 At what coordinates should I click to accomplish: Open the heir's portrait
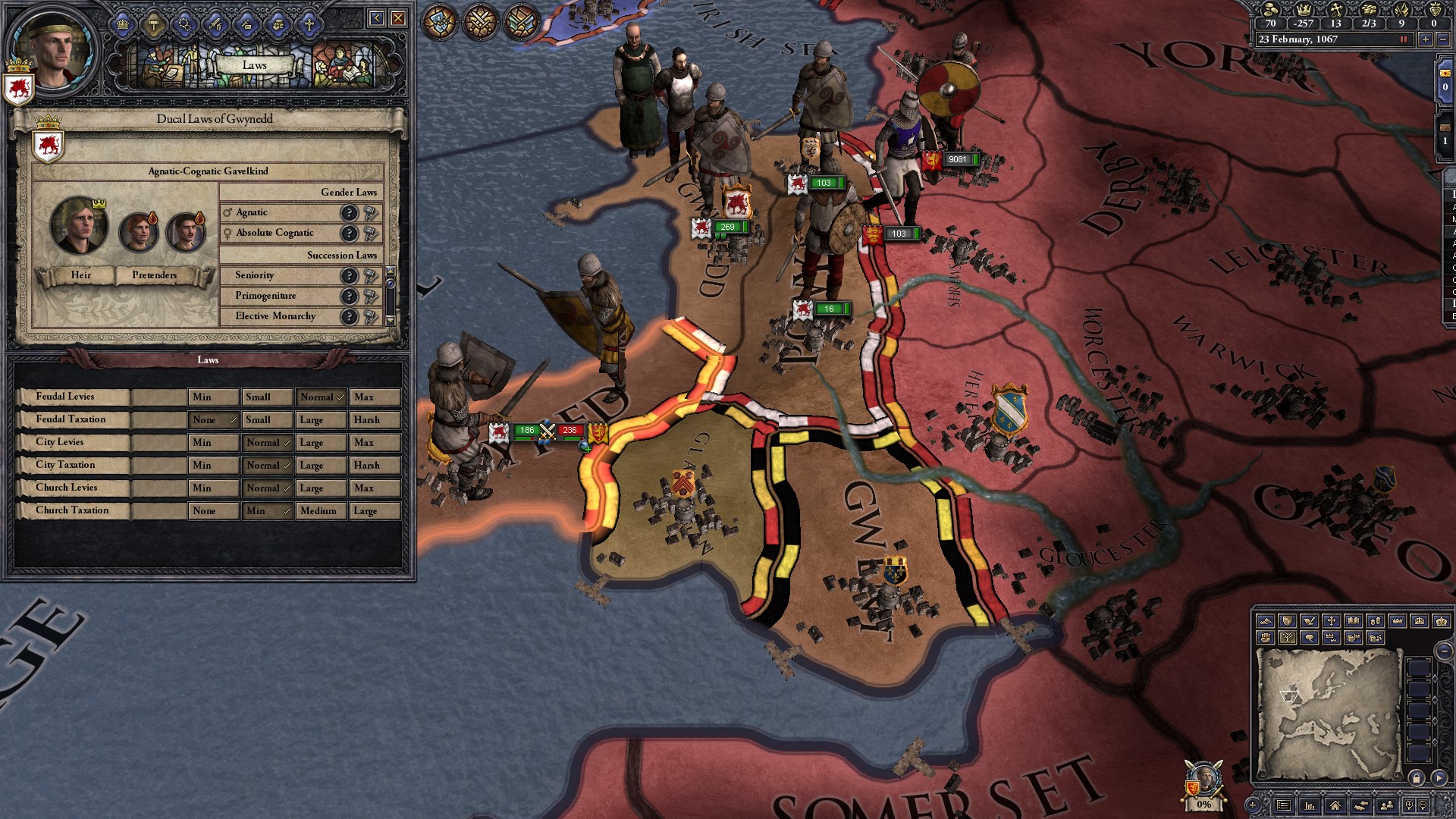(x=79, y=225)
